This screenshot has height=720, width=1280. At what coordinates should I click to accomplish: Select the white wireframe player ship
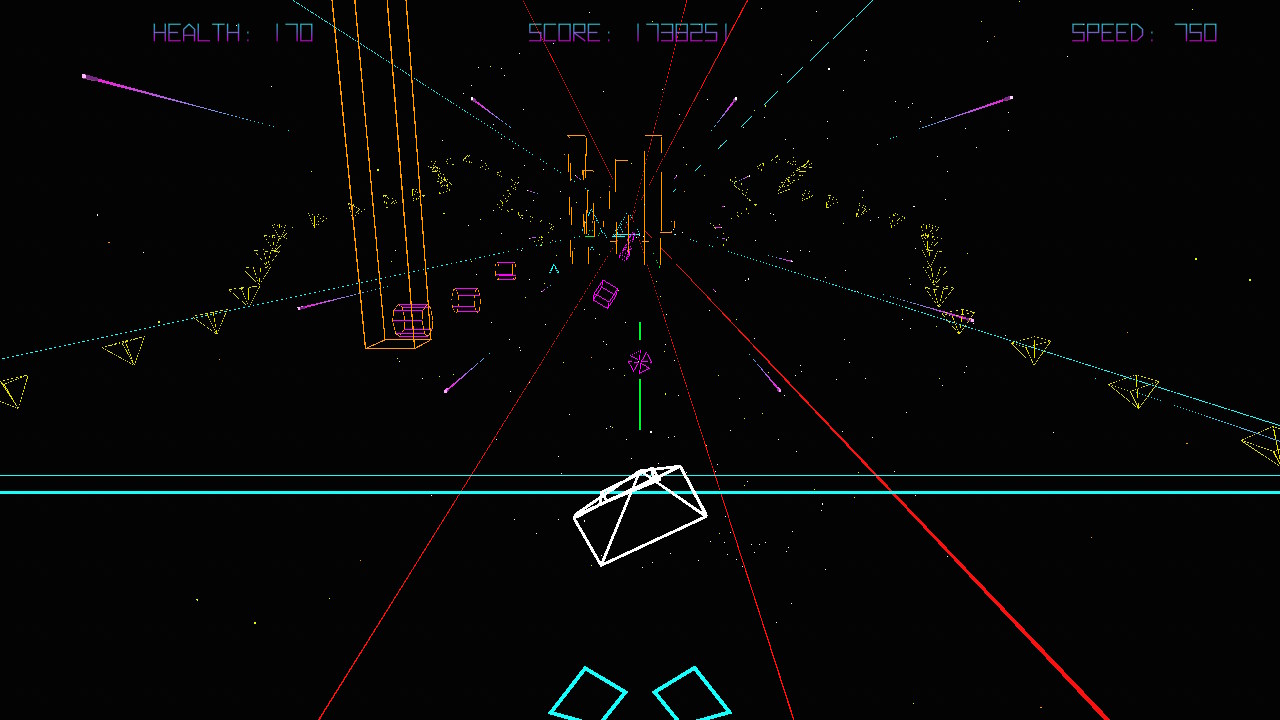[x=640, y=515]
